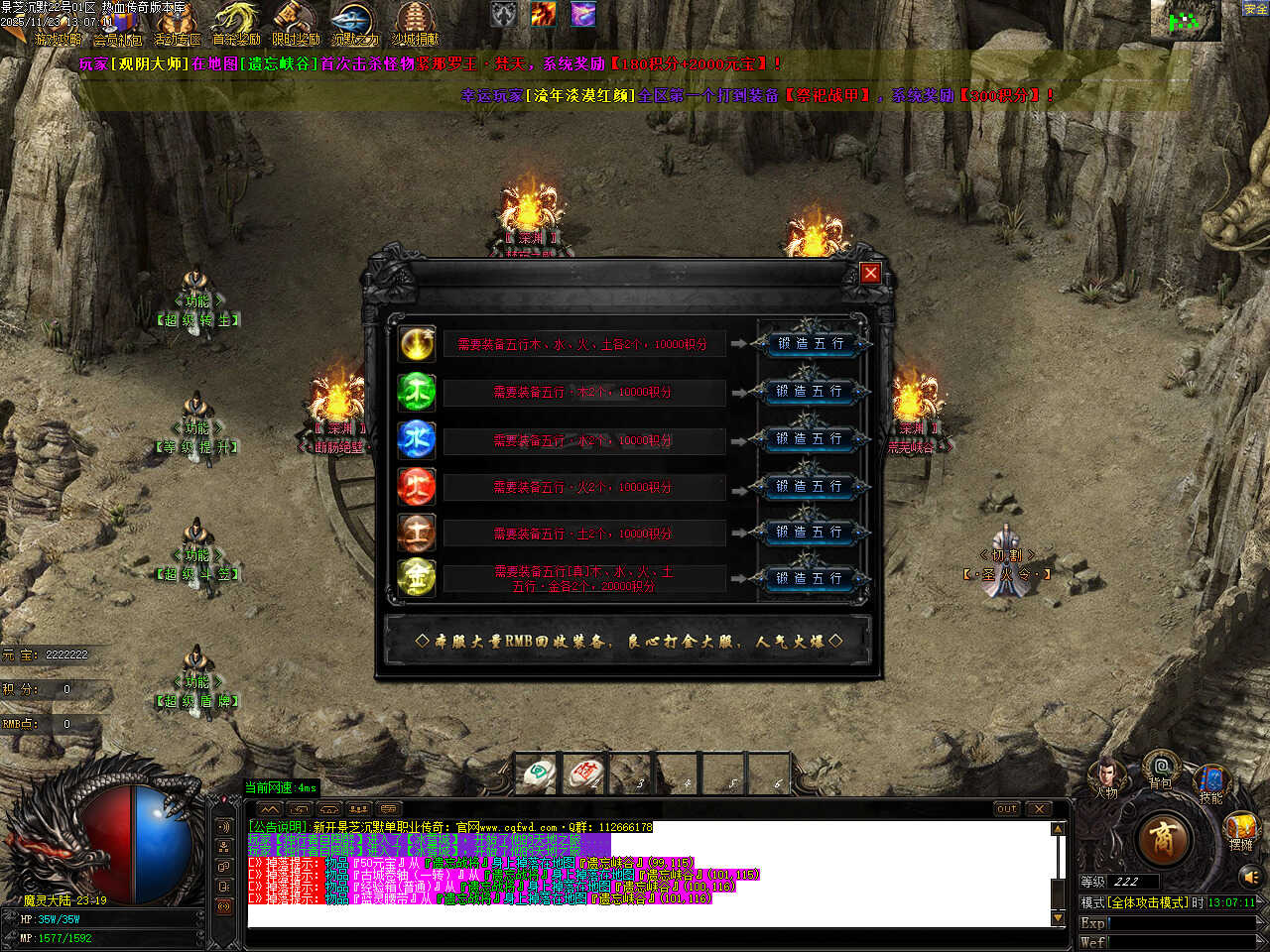Forge the blue water (水) element
1270x952 pixels.
811,439
